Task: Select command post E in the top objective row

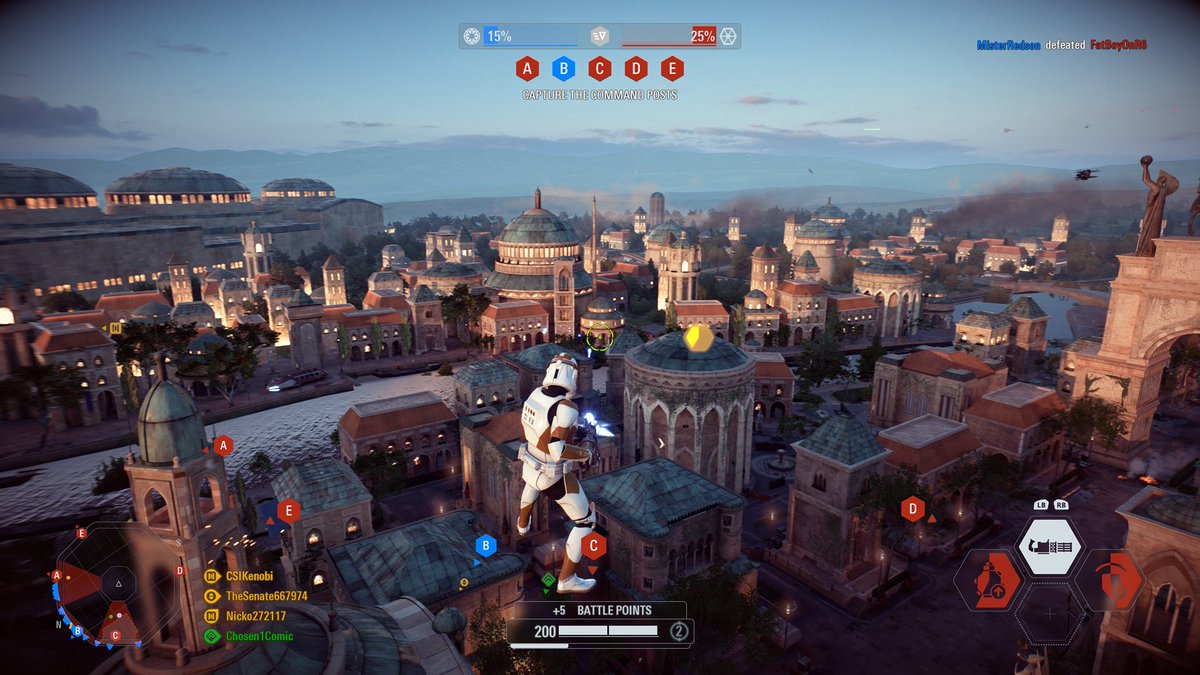Action: [672, 69]
